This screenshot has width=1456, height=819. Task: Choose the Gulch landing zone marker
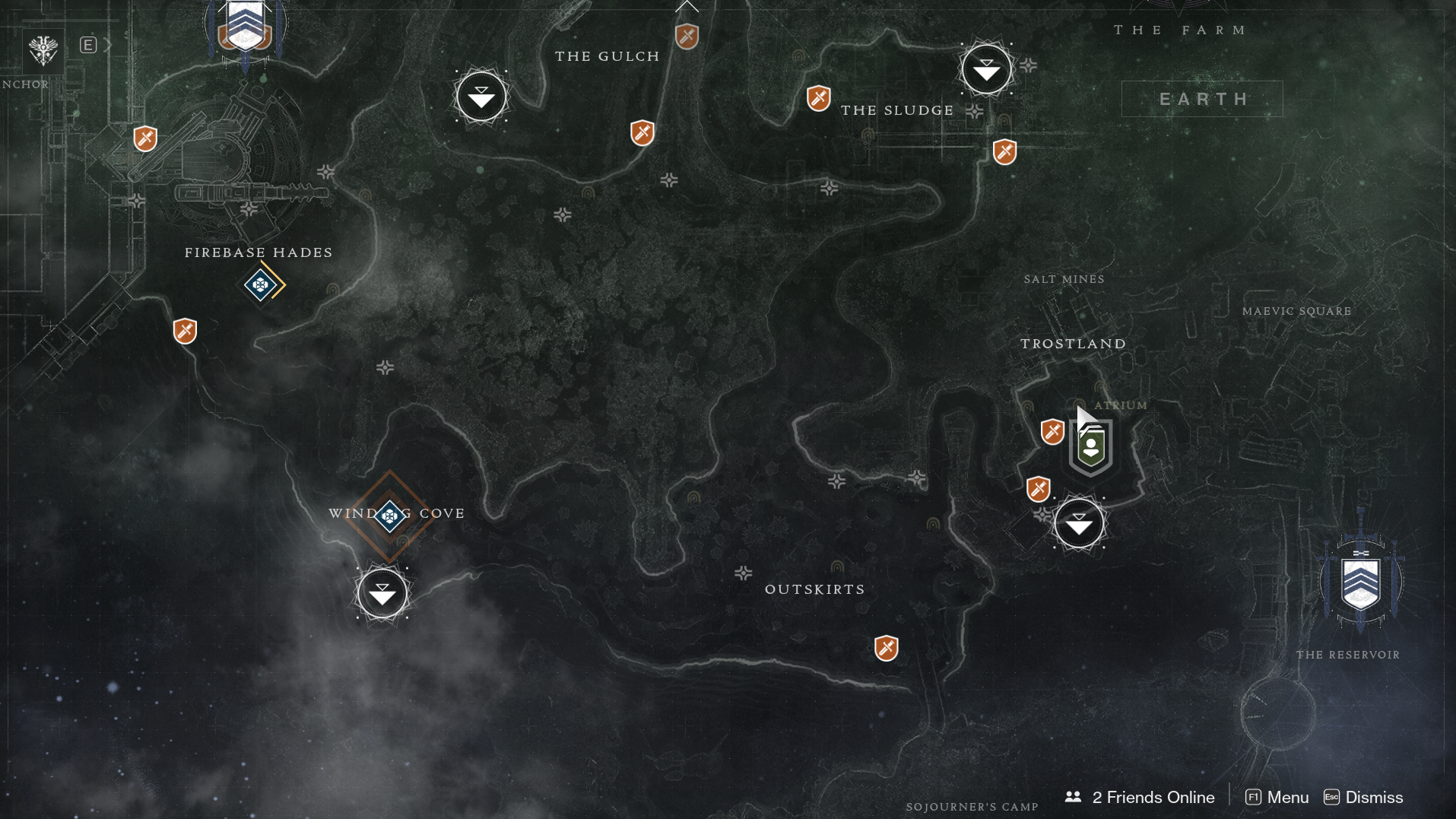481,97
